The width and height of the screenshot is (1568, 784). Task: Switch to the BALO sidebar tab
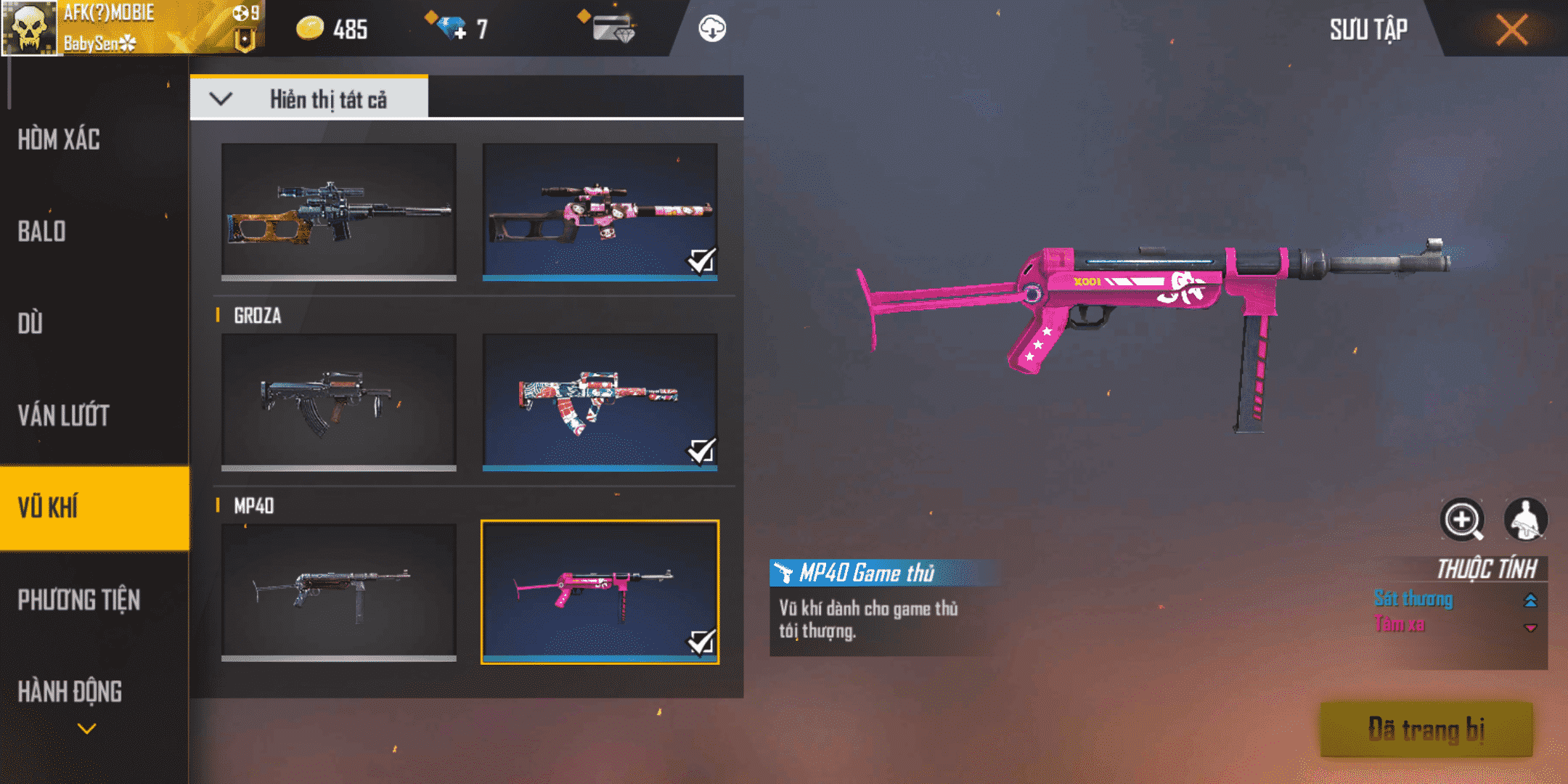point(44,232)
